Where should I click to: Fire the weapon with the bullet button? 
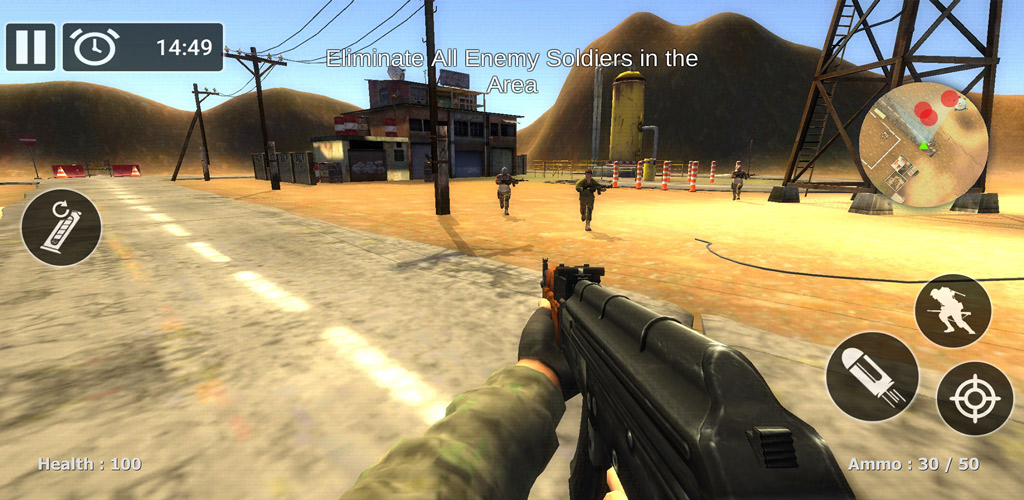click(872, 377)
